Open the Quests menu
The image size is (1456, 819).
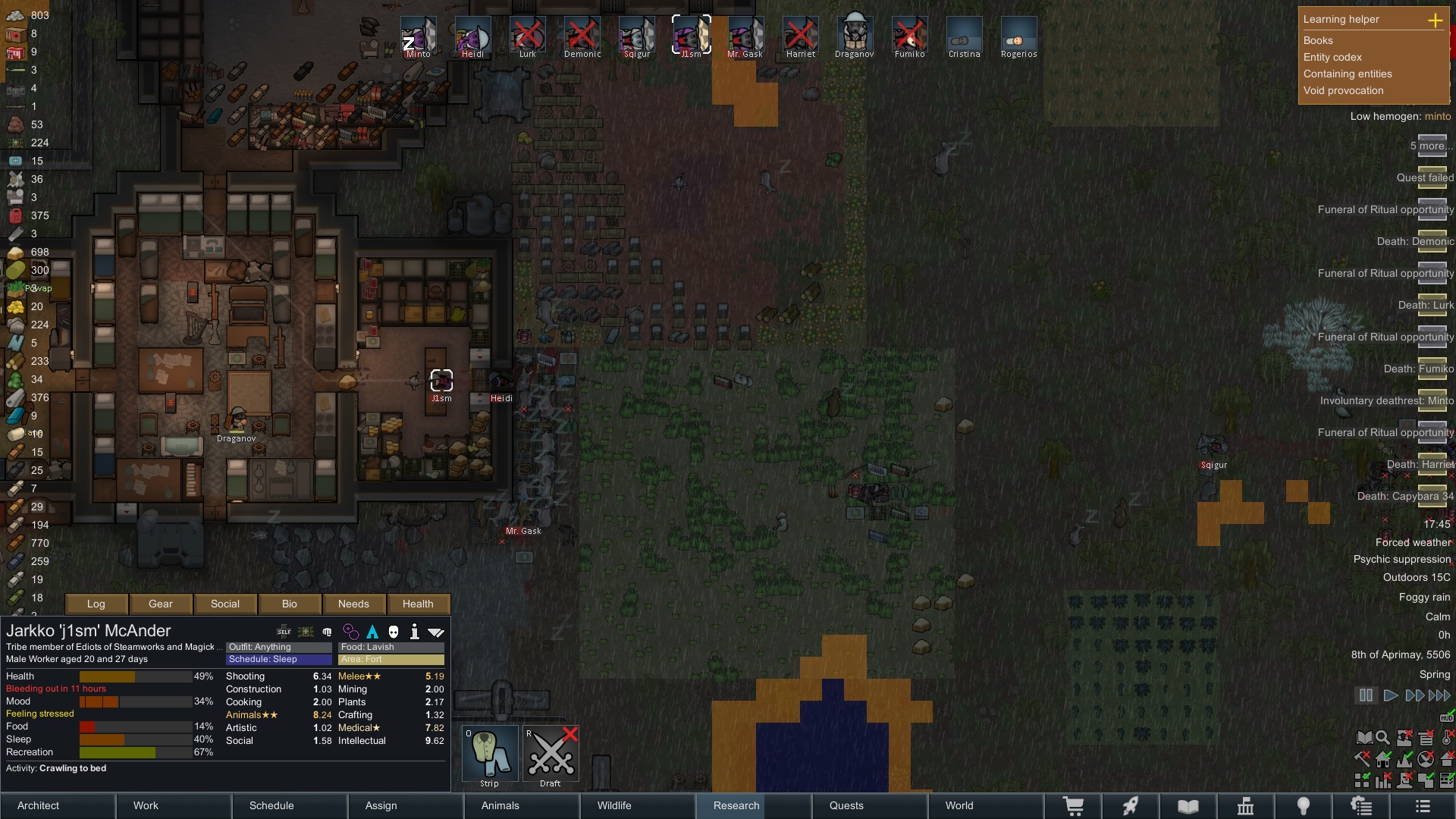(x=846, y=805)
